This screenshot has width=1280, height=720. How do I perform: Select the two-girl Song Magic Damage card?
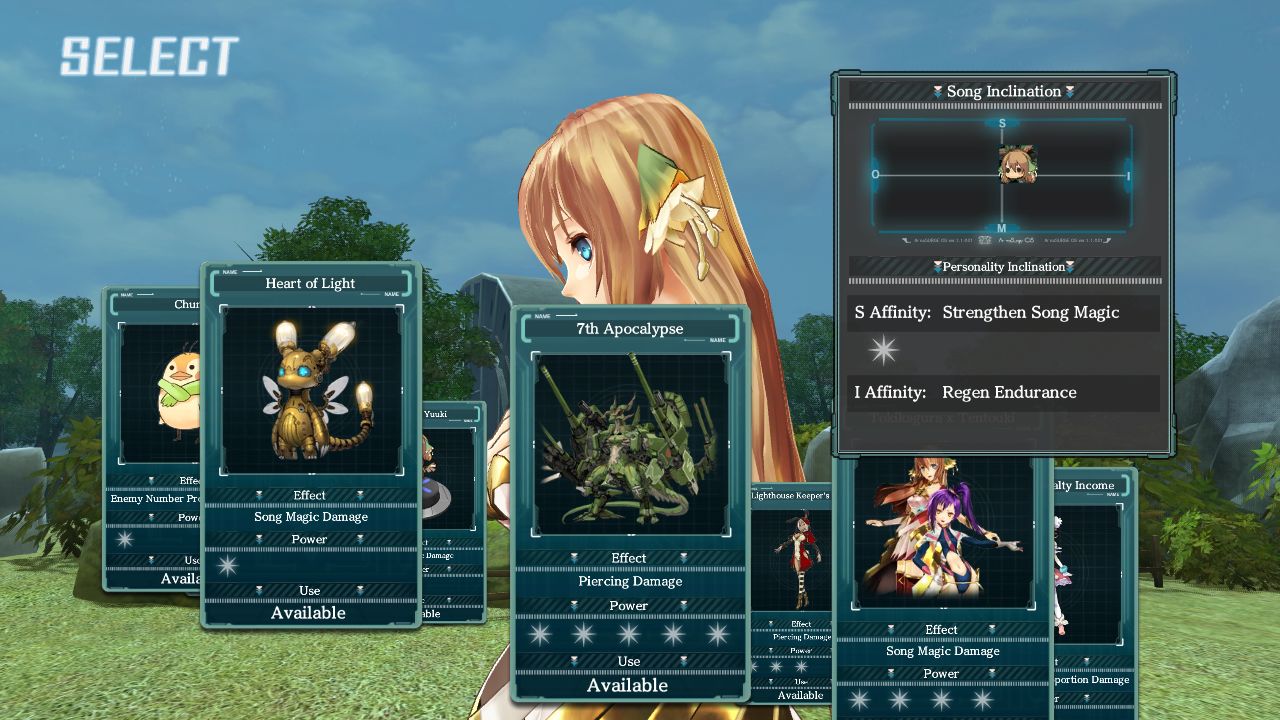tap(942, 540)
